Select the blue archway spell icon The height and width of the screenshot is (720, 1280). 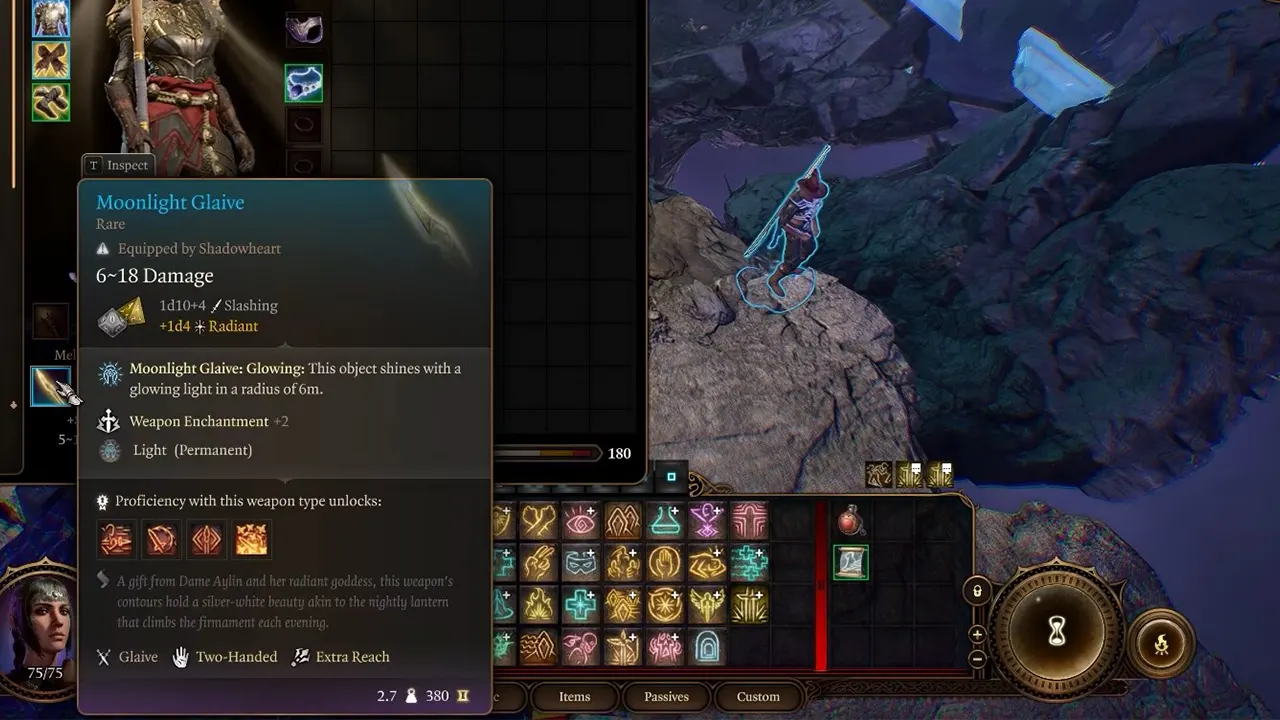tap(707, 647)
